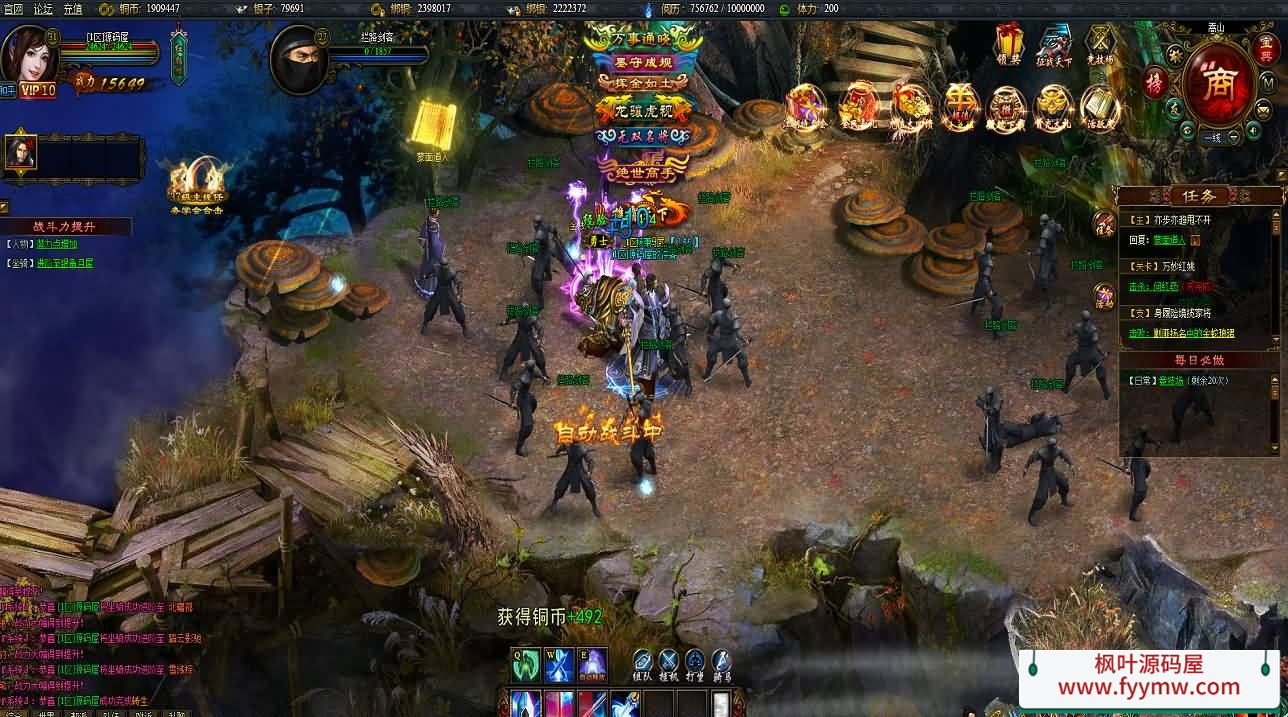
Task: Open the 龙骧虎视 banner
Action: tap(643, 110)
